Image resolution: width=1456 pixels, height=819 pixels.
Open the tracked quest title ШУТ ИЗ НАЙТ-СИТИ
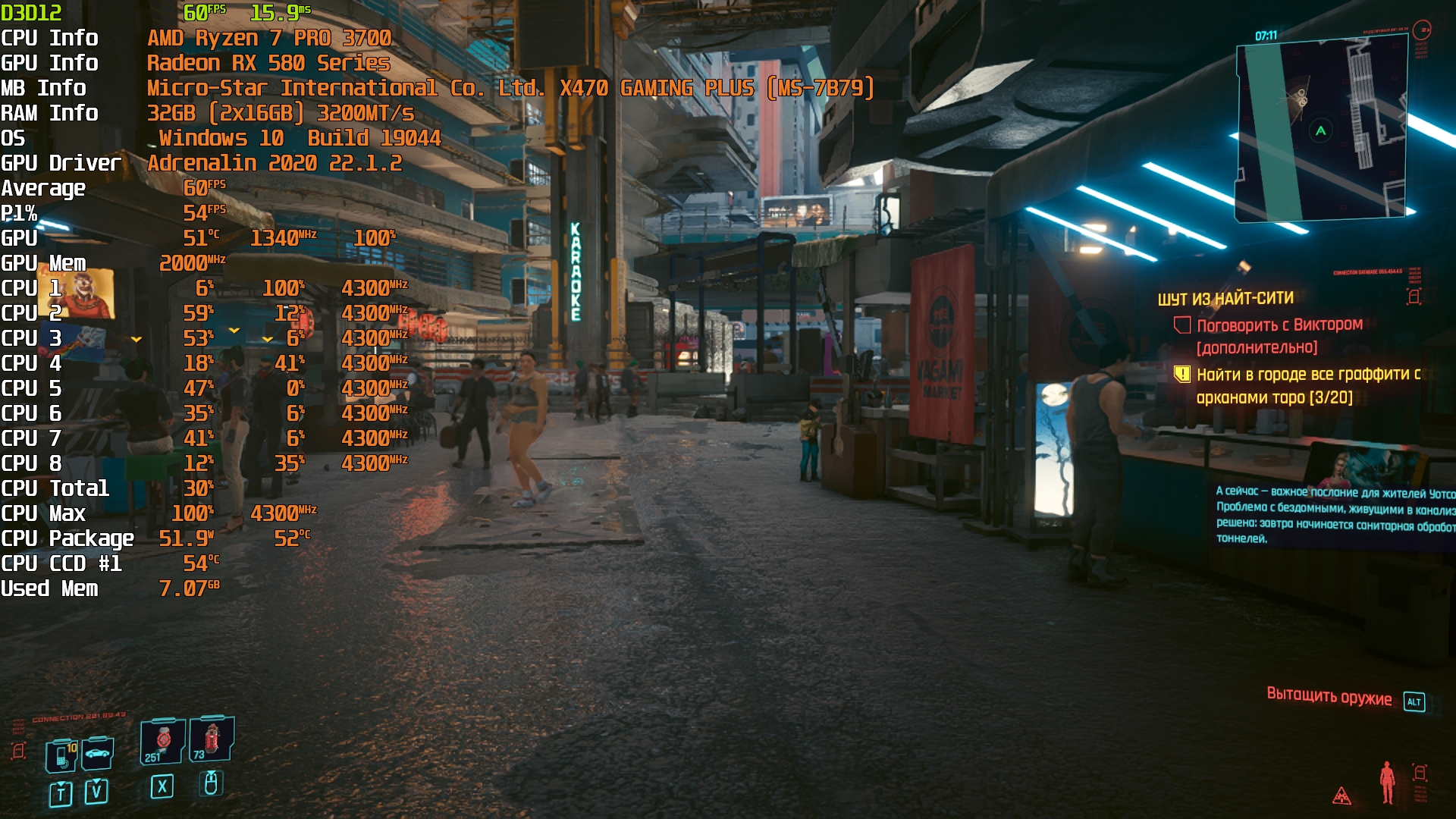[x=1225, y=298]
